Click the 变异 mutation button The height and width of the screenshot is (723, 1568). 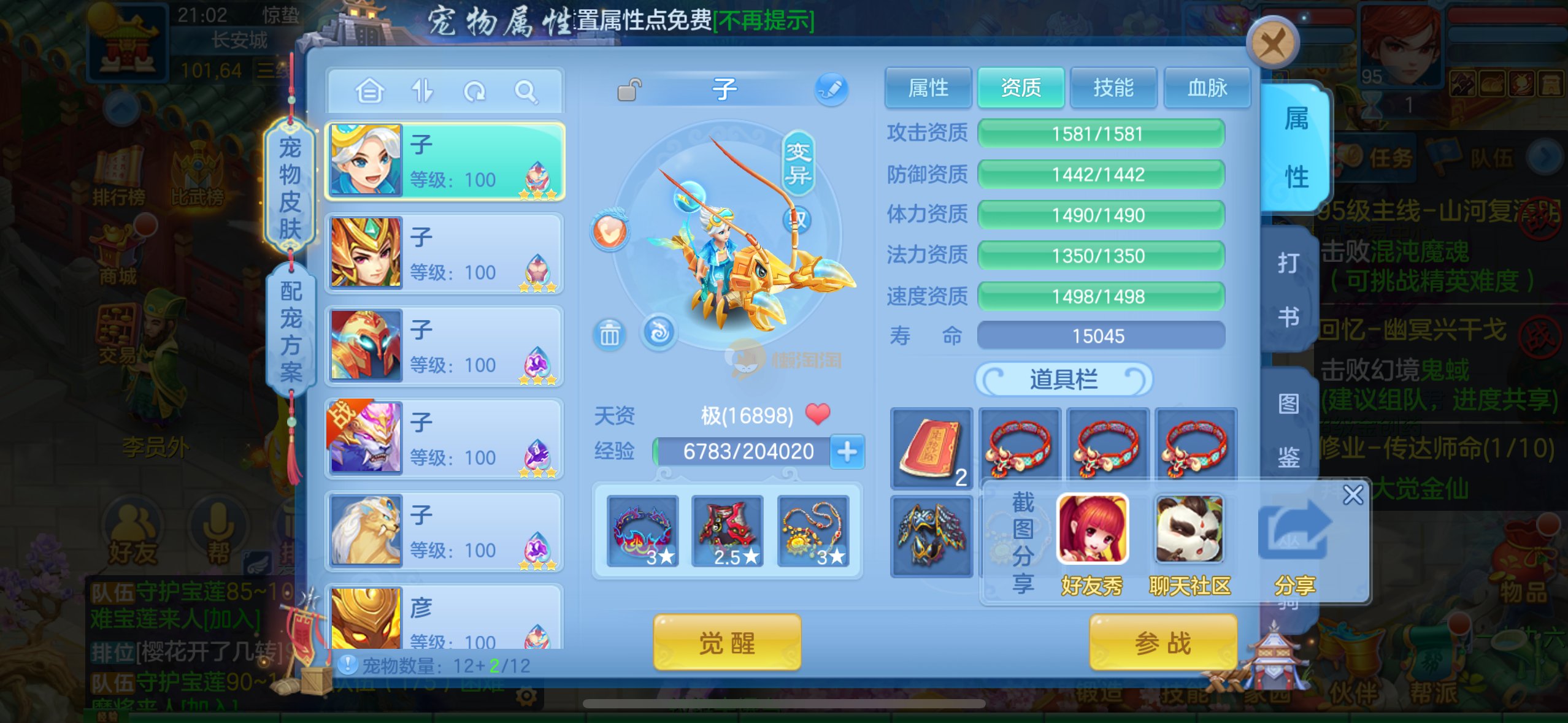click(x=798, y=163)
